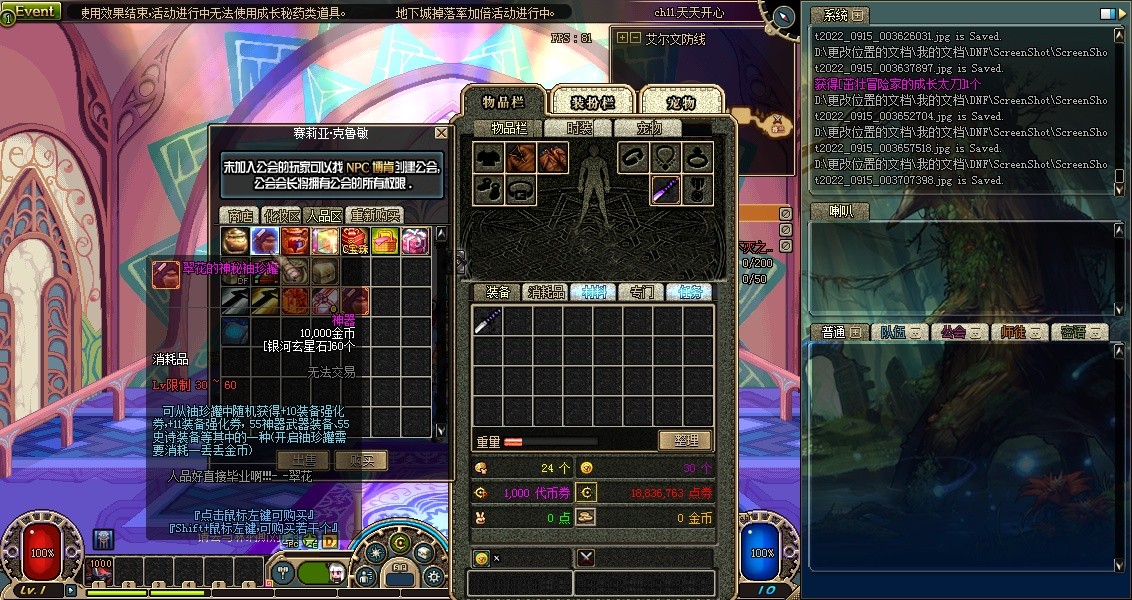This screenshot has height=600, width=1132.
Task: Click the equipped purple weapon slot
Action: [x=666, y=189]
